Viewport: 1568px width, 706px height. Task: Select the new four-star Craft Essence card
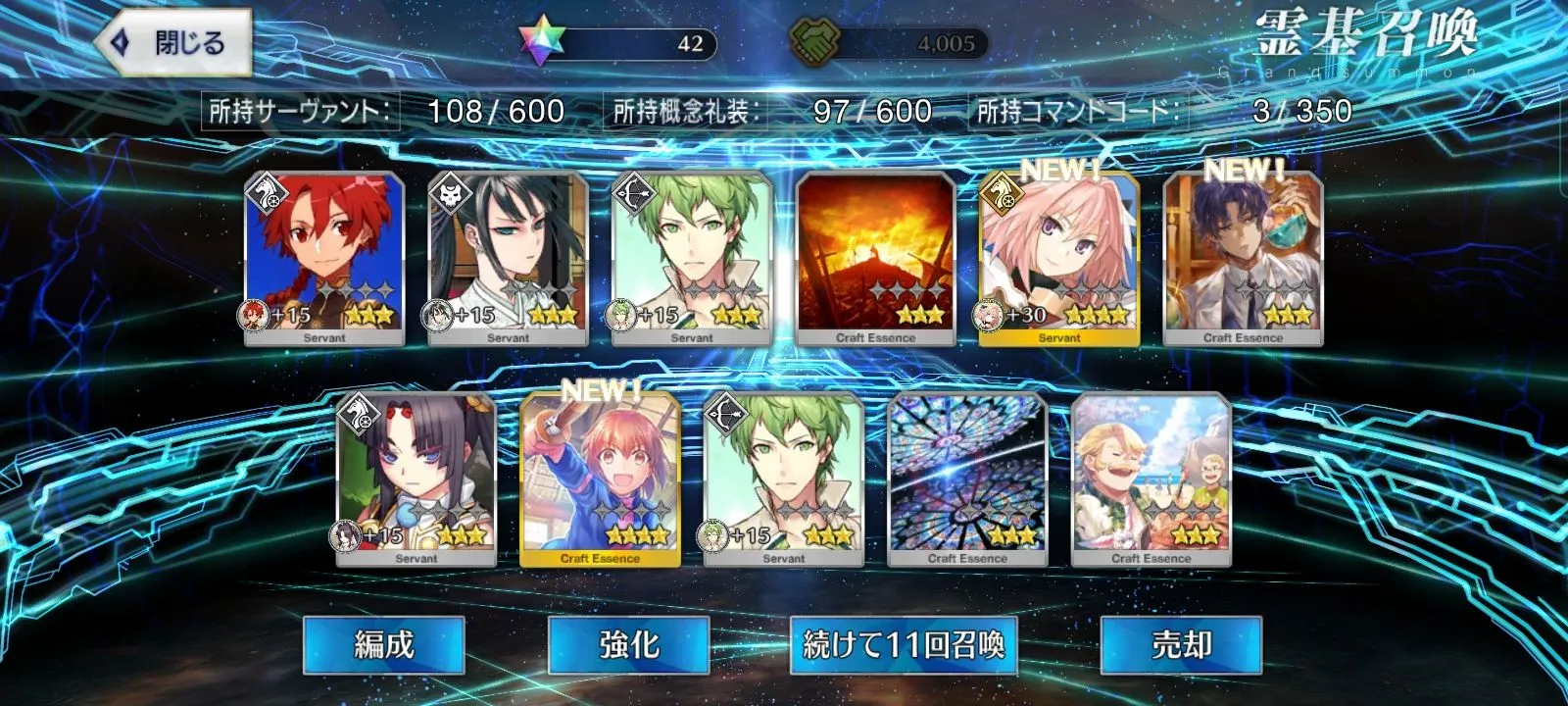(x=600, y=479)
